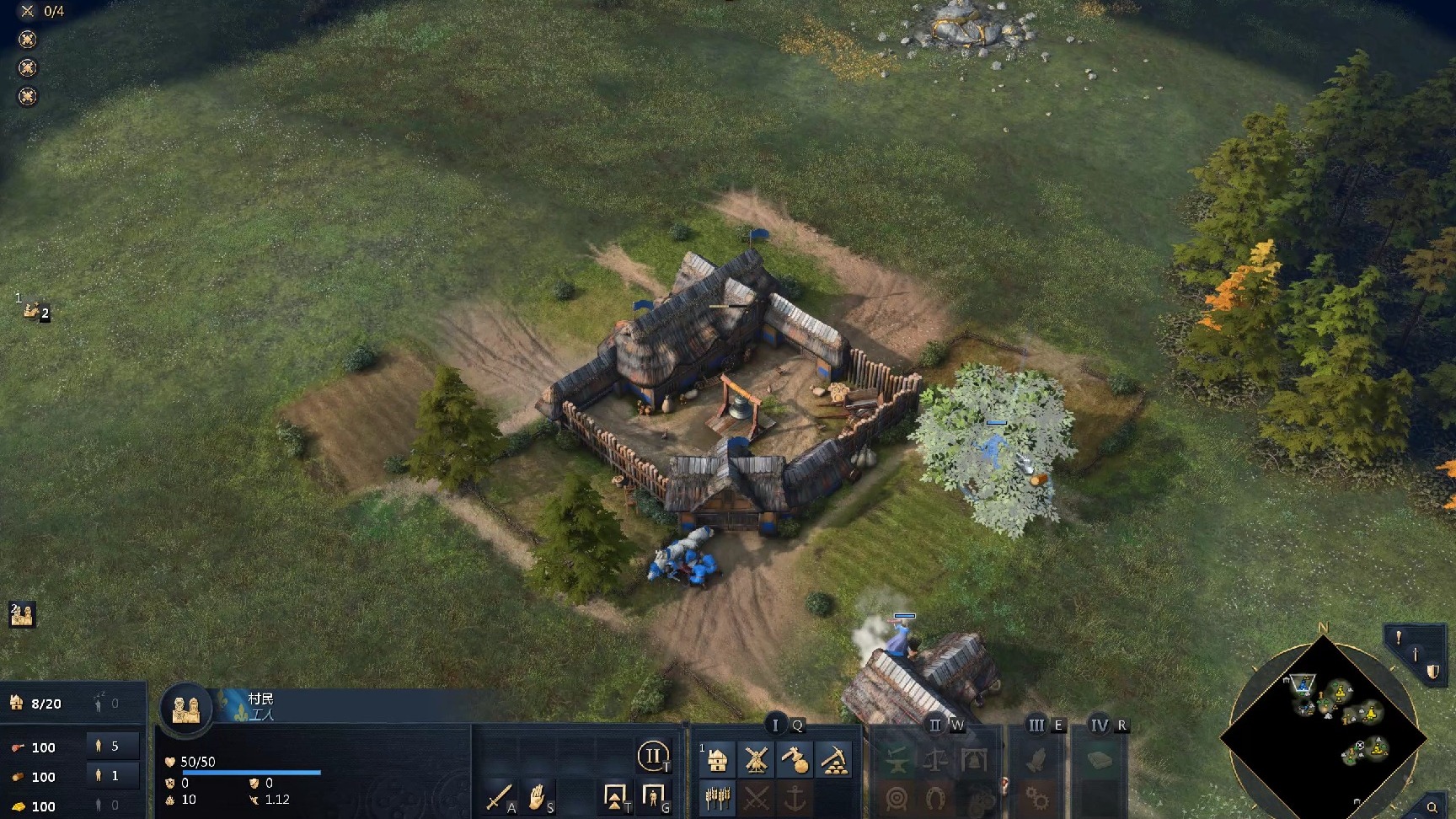Pick the wheat farm building icon
1456x819 pixels.
point(717,797)
